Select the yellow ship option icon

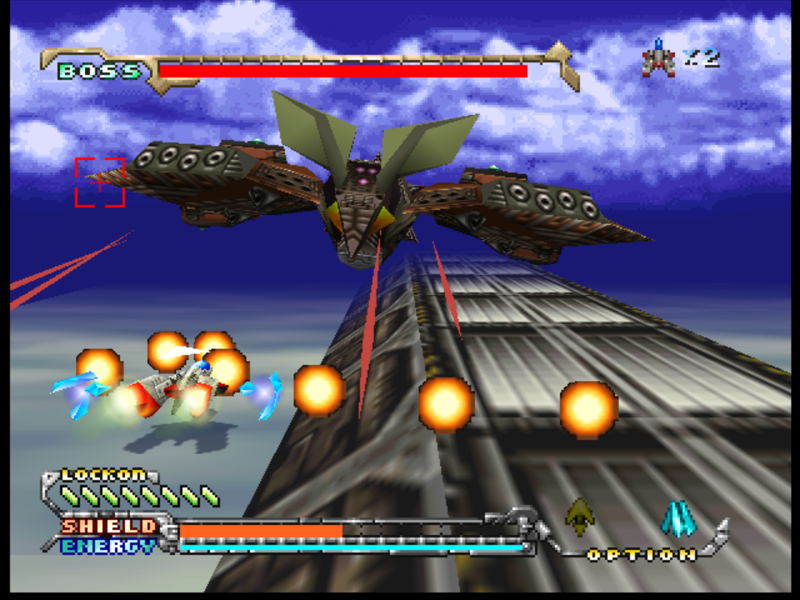(x=577, y=516)
